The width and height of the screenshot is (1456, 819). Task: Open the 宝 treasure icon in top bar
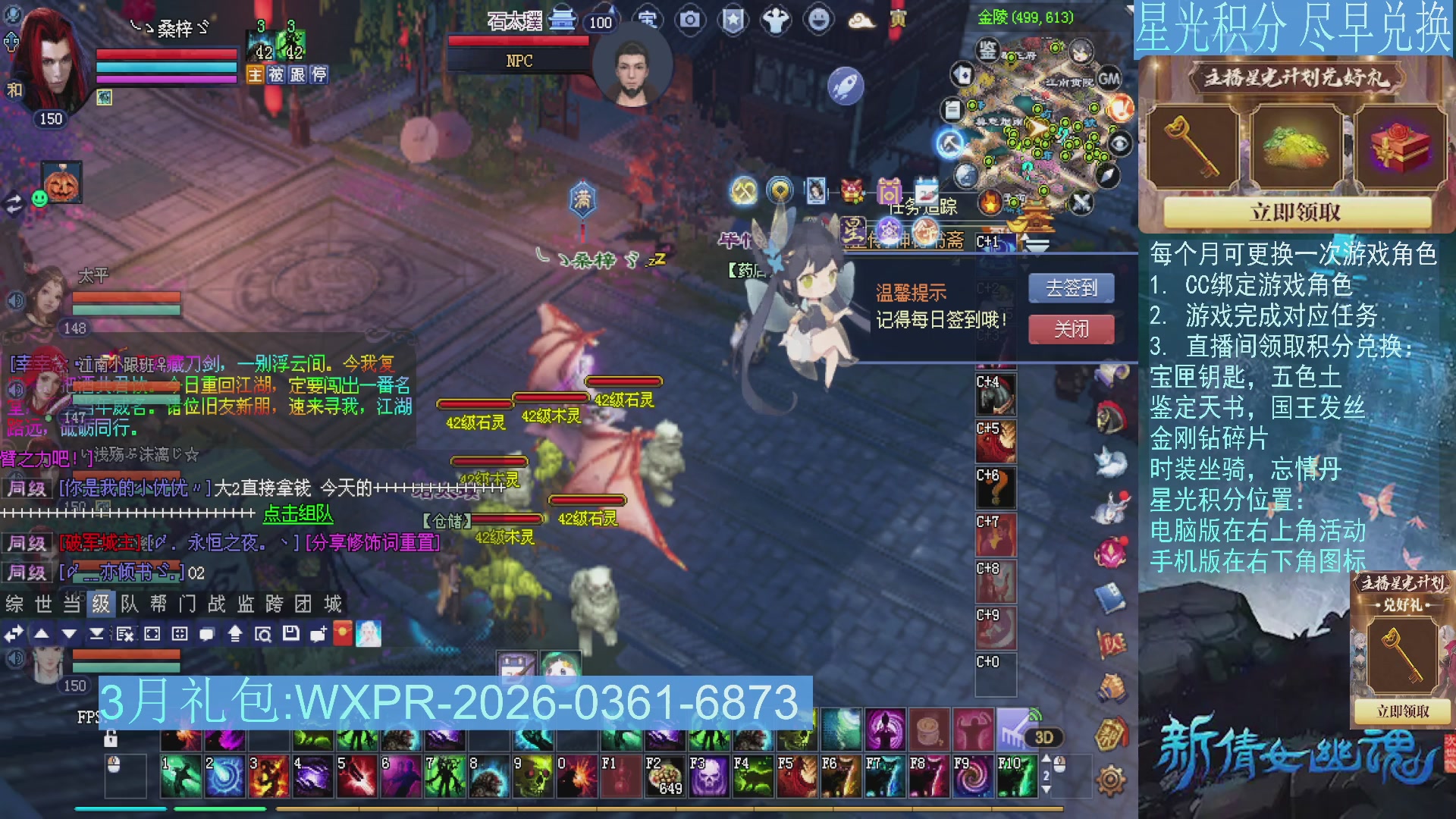648,20
